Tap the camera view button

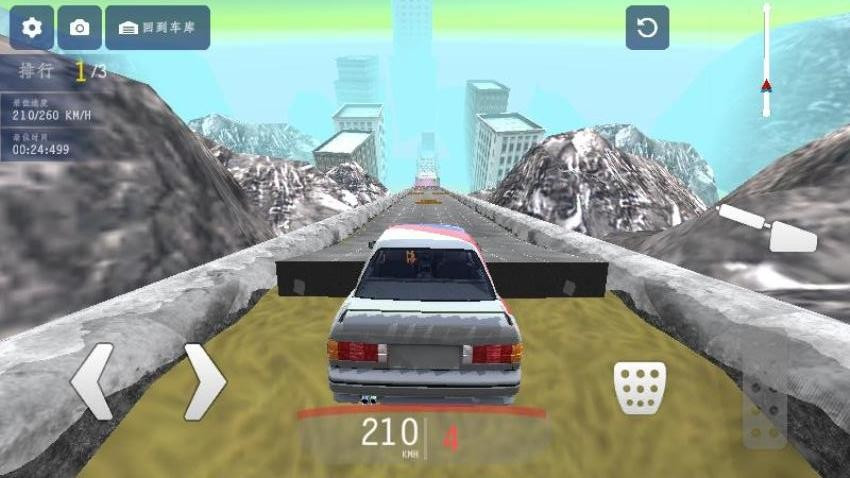point(80,28)
